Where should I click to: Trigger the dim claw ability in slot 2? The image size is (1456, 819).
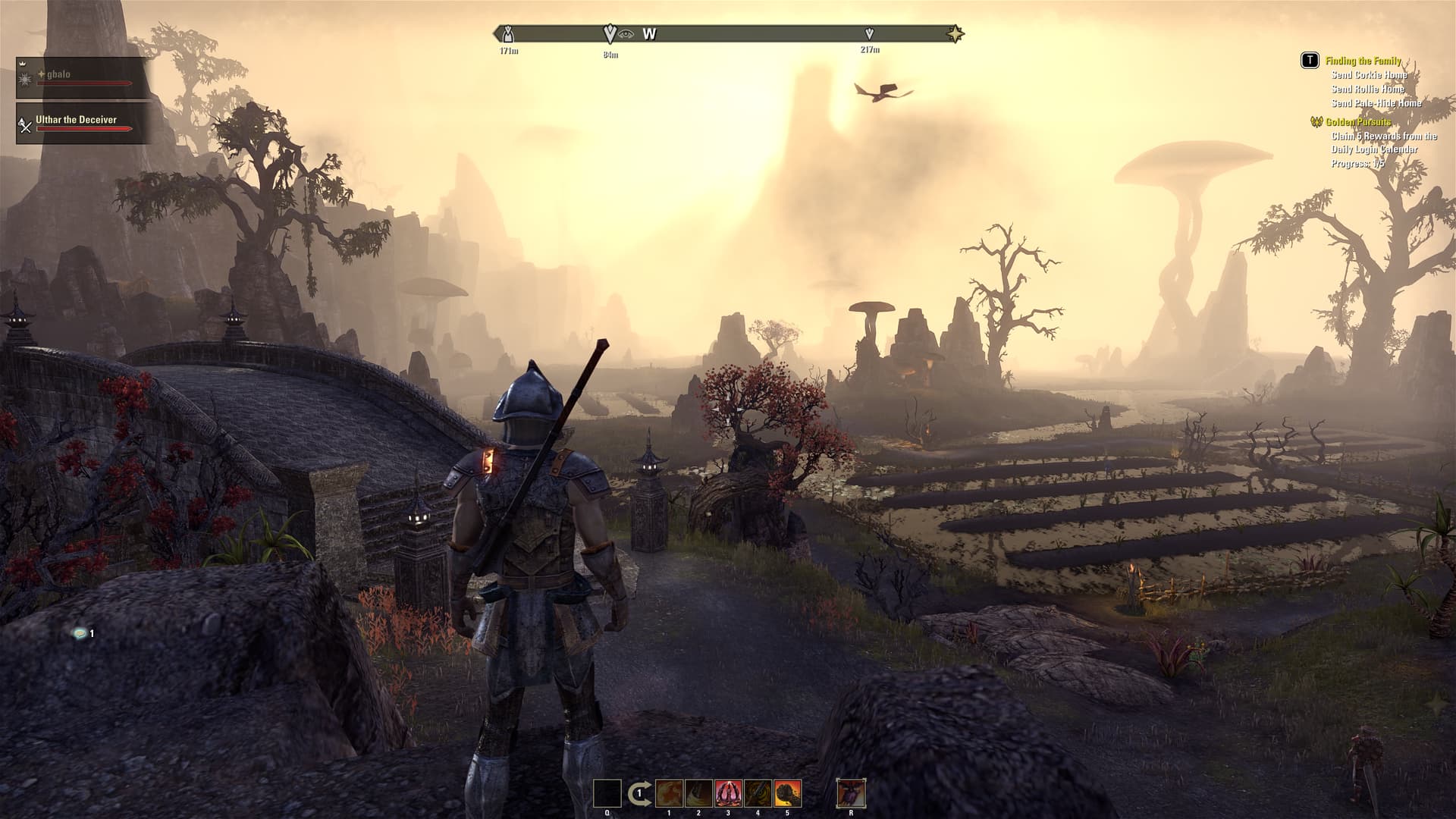point(698,794)
